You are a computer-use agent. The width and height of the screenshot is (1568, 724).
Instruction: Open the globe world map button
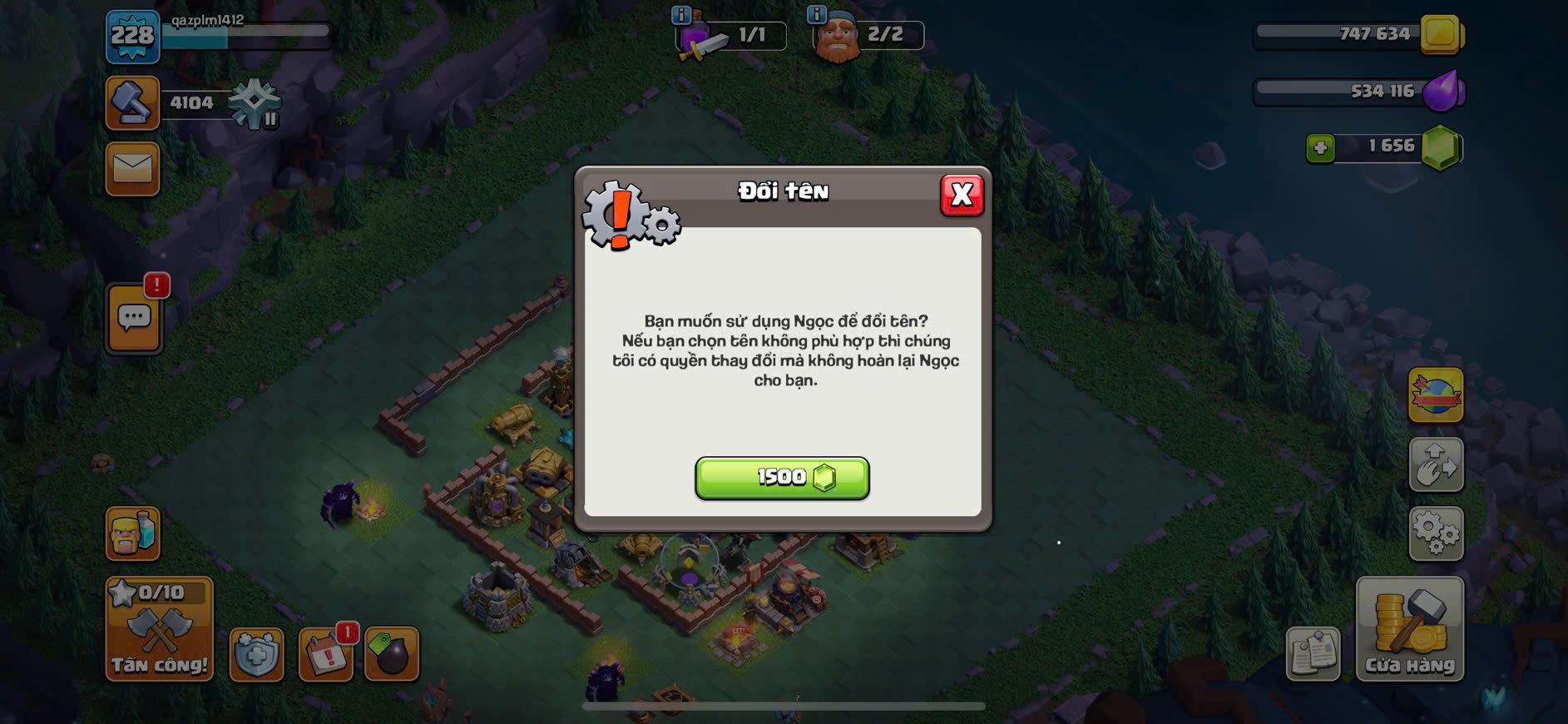pos(1436,395)
